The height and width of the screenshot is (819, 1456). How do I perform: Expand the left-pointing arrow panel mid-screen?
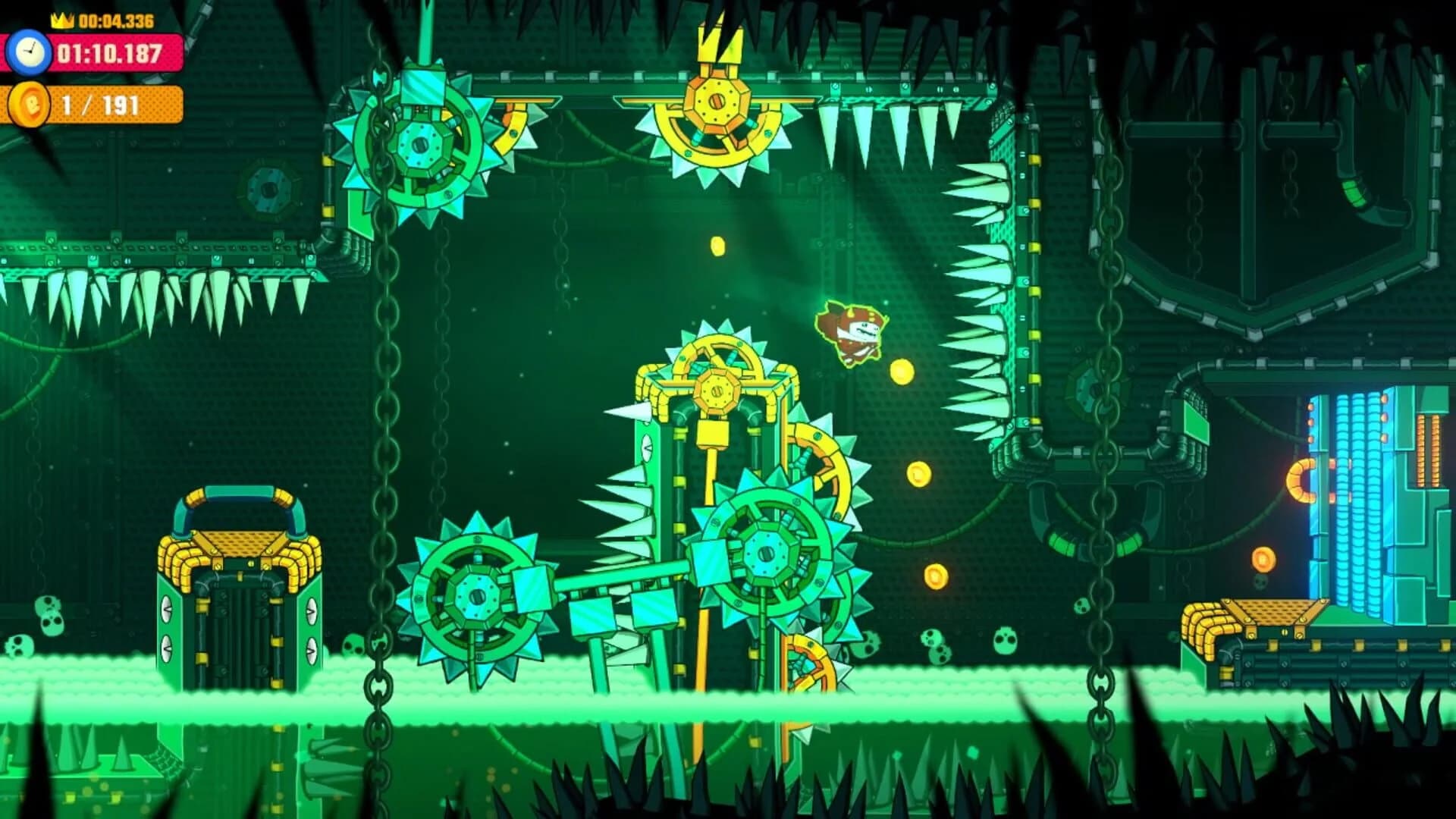pyautogui.click(x=646, y=448)
